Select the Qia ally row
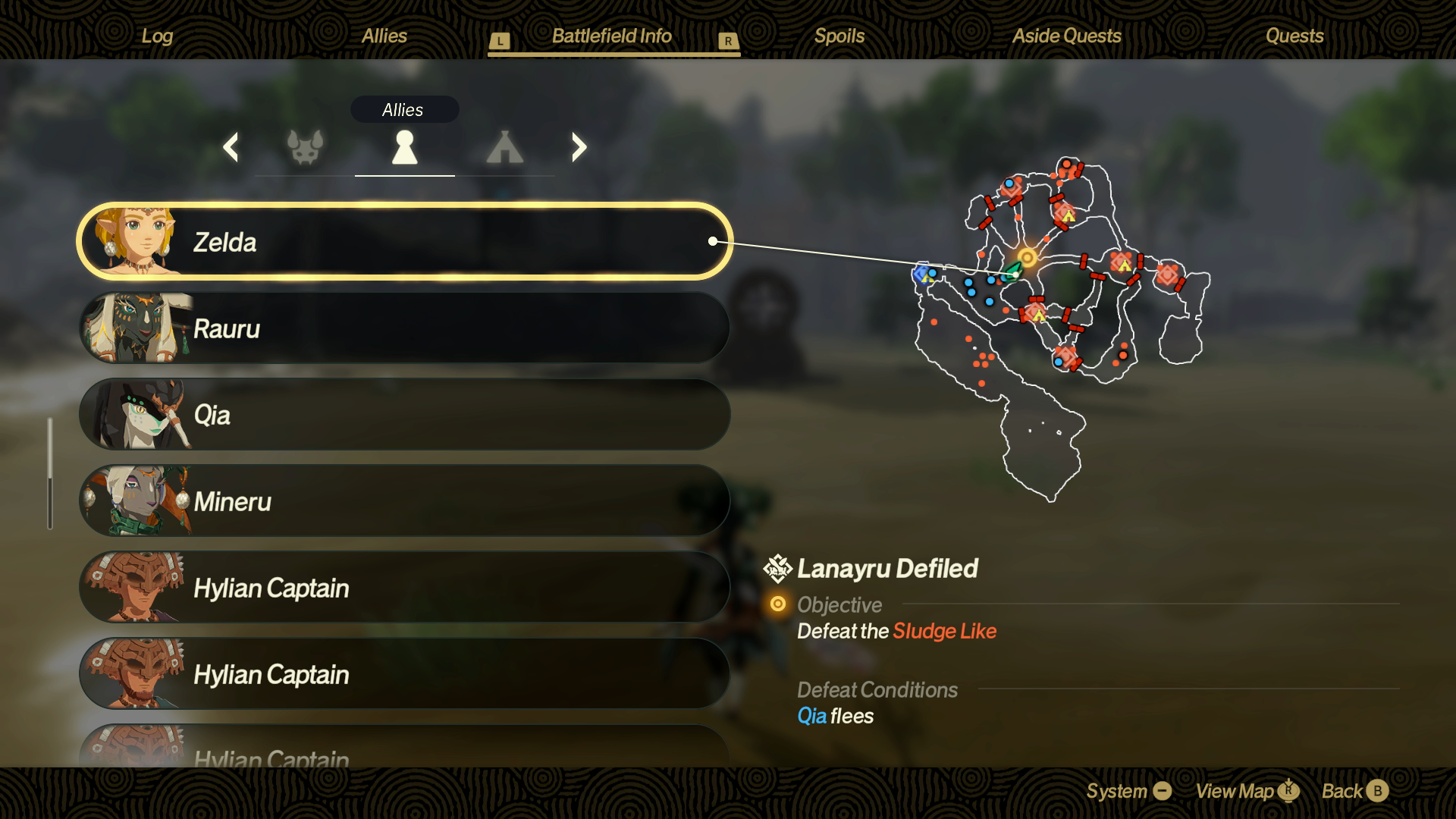Image resolution: width=1456 pixels, height=819 pixels. coord(404,415)
